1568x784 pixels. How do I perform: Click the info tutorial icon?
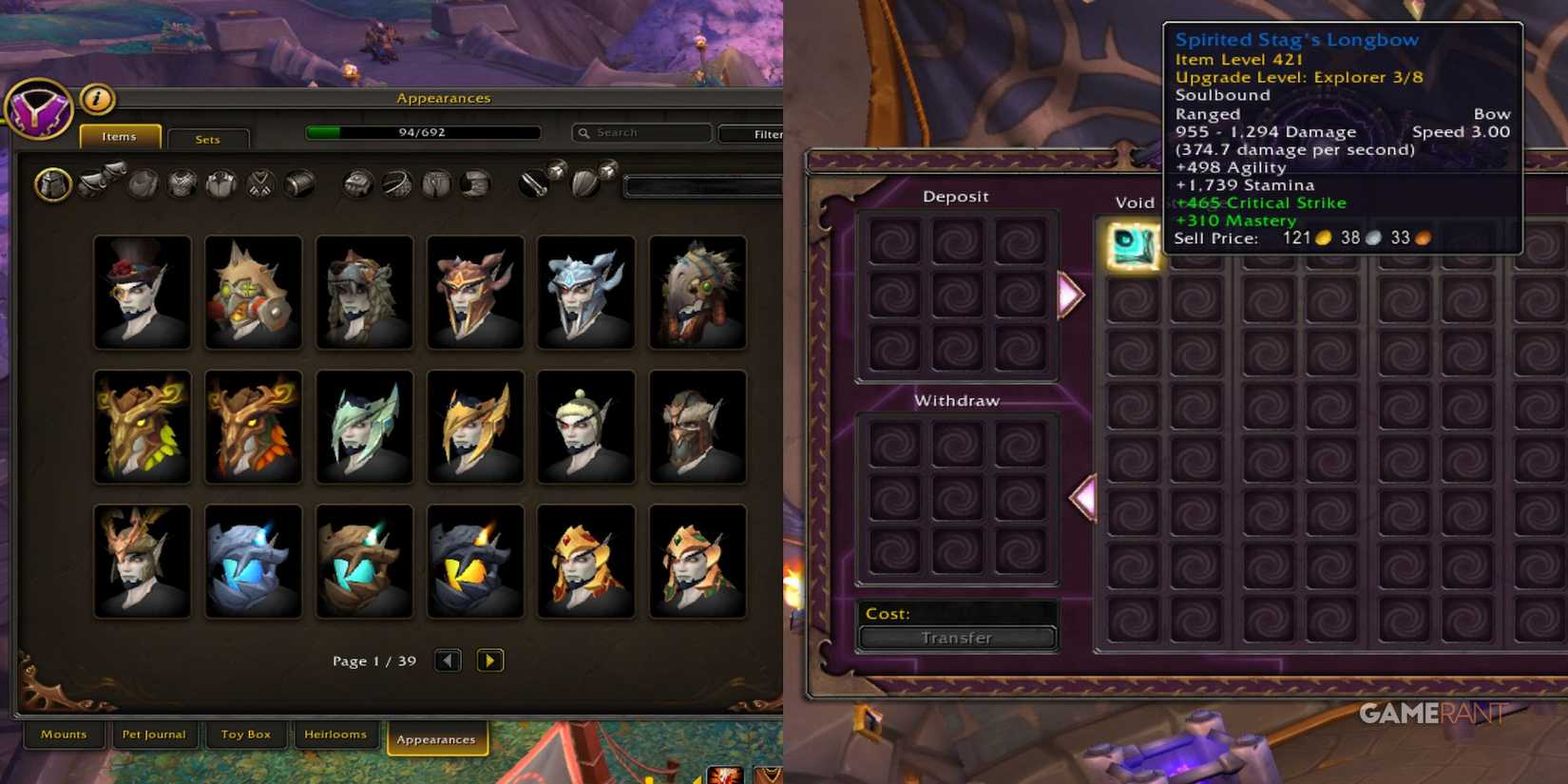(96, 100)
